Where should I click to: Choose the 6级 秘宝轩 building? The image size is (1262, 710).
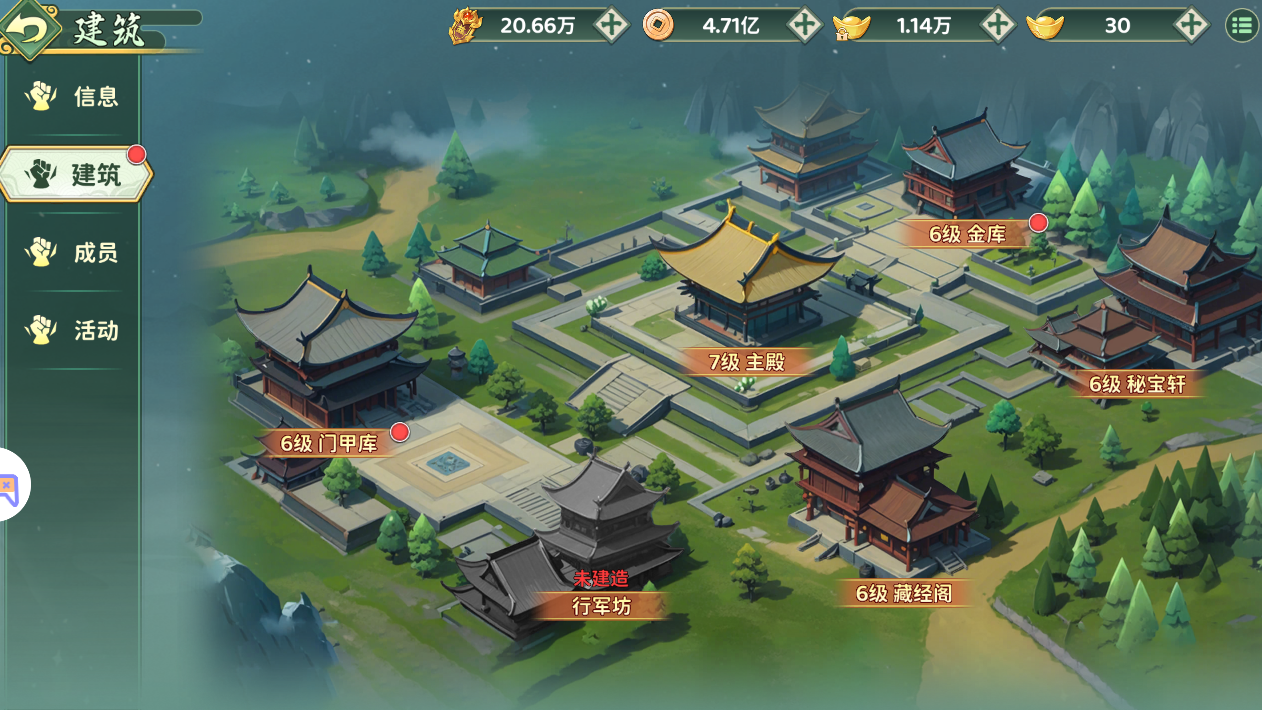point(1137,384)
